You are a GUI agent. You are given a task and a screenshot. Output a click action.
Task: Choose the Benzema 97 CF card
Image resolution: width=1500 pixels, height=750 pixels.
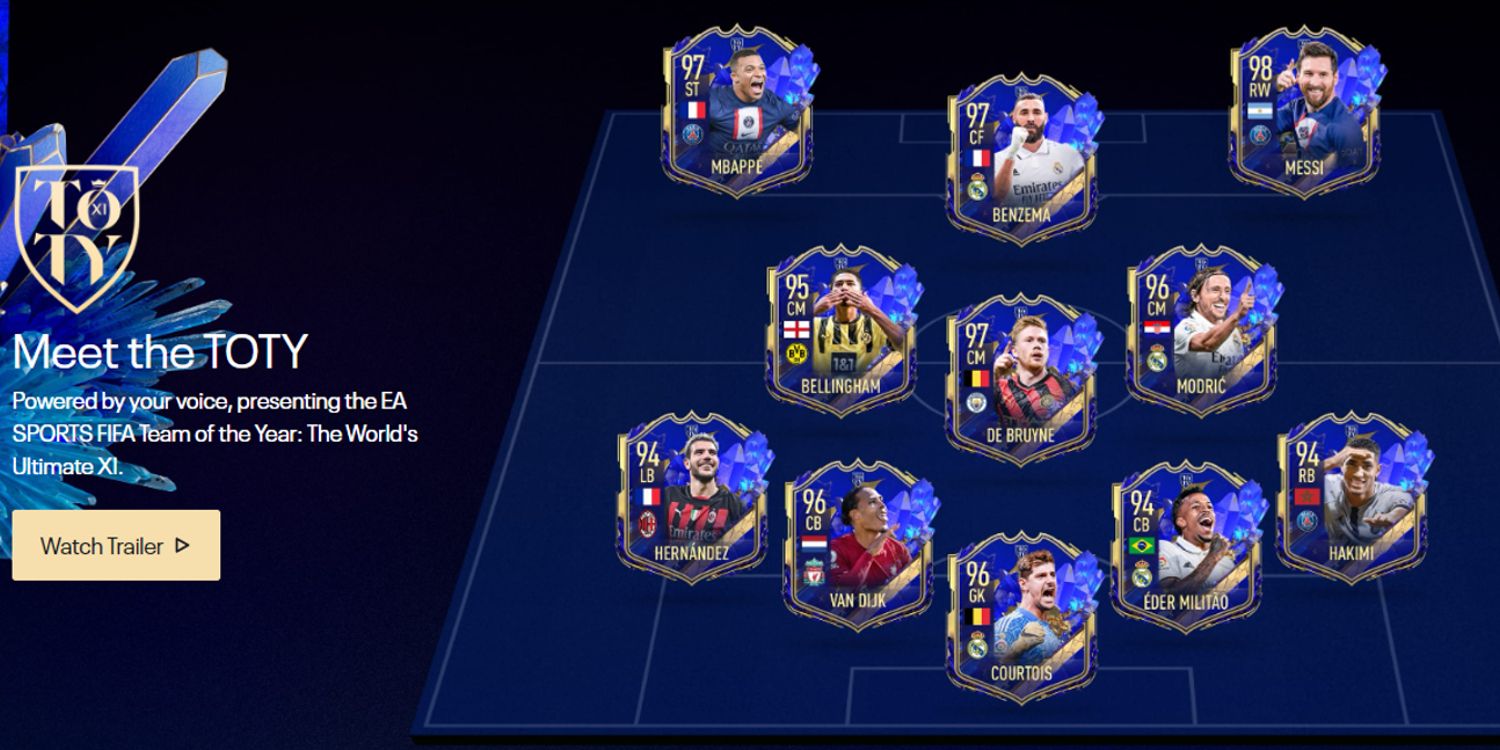point(1021,160)
